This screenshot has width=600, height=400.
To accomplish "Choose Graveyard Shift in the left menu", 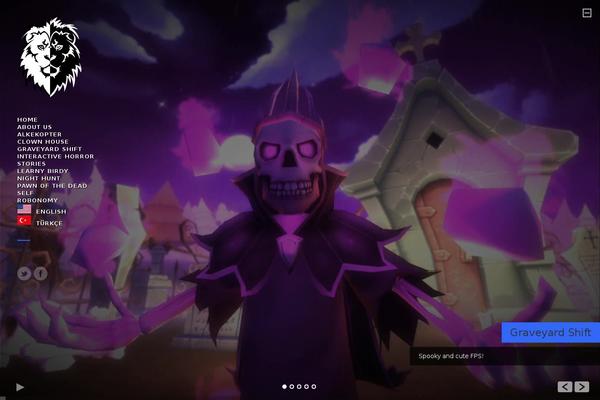I will click(x=48, y=149).
